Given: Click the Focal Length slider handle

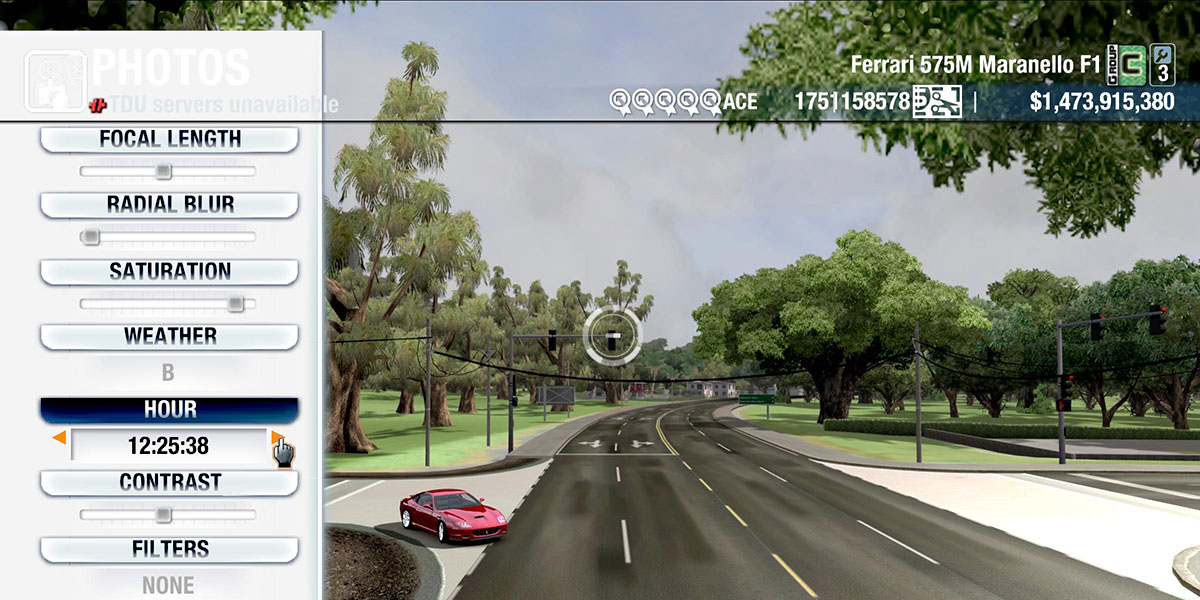Looking at the screenshot, I should pyautogui.click(x=163, y=172).
